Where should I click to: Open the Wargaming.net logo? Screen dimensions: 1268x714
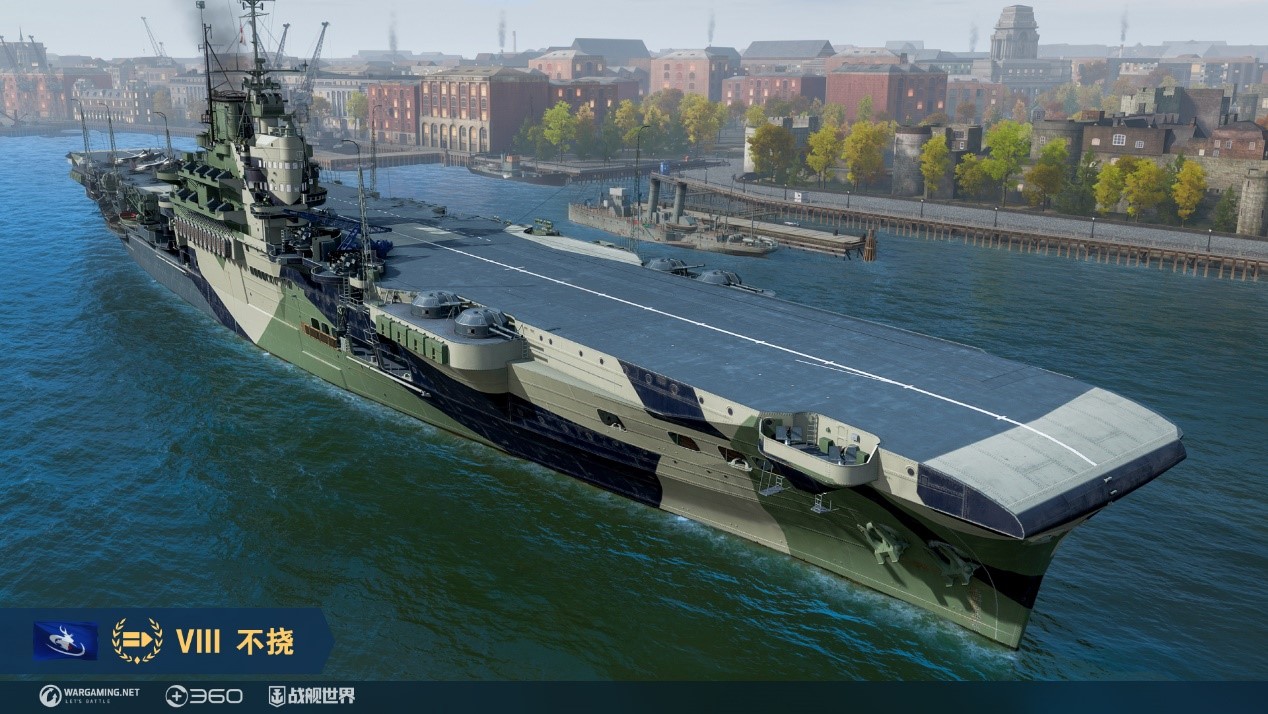(89, 696)
